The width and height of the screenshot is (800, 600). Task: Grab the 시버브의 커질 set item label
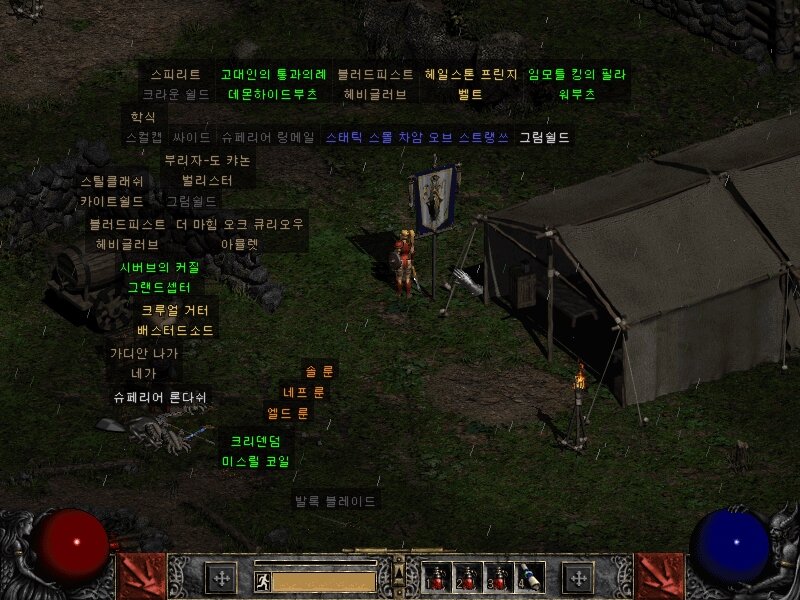pos(159,267)
